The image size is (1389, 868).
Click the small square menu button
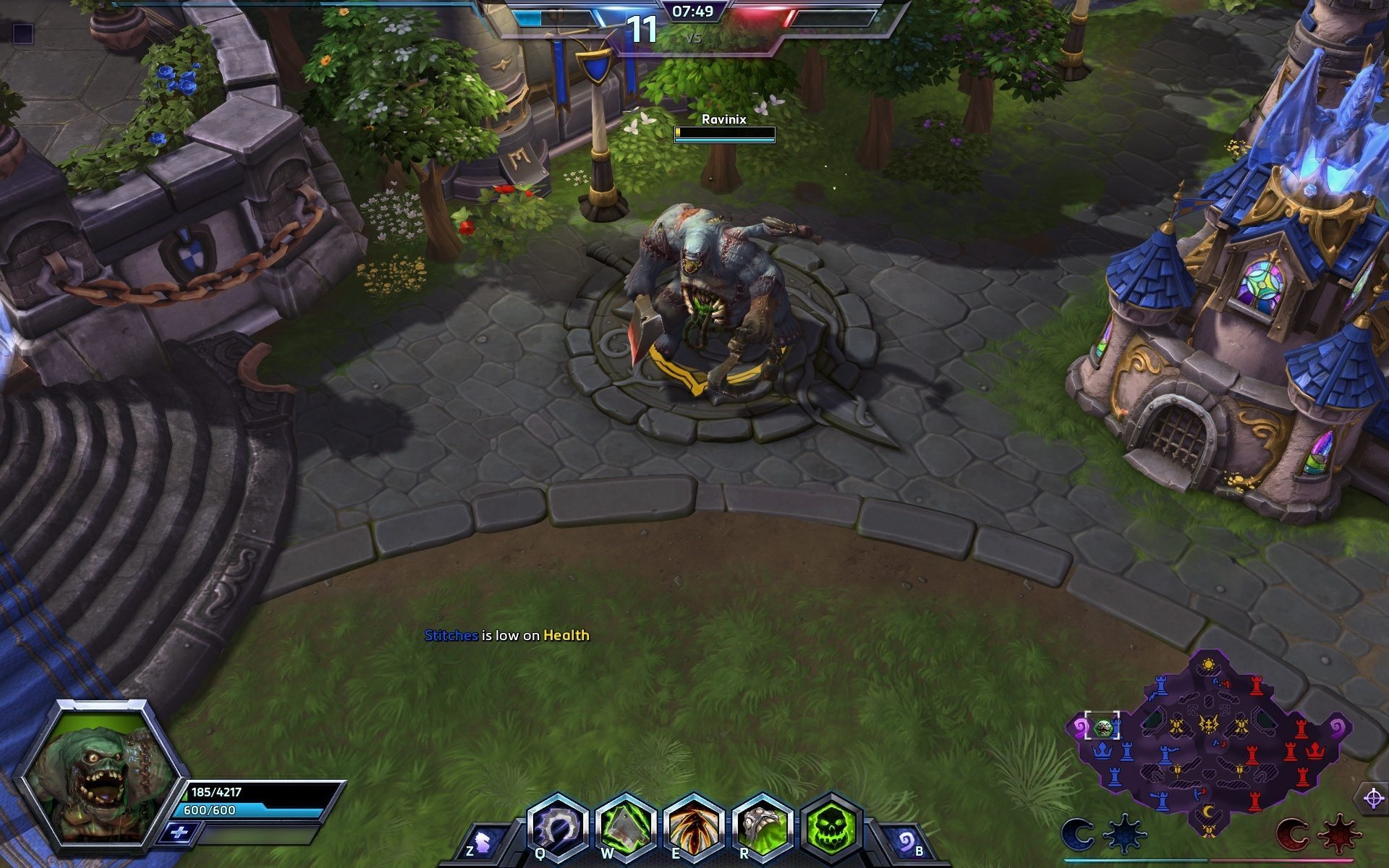point(23,33)
